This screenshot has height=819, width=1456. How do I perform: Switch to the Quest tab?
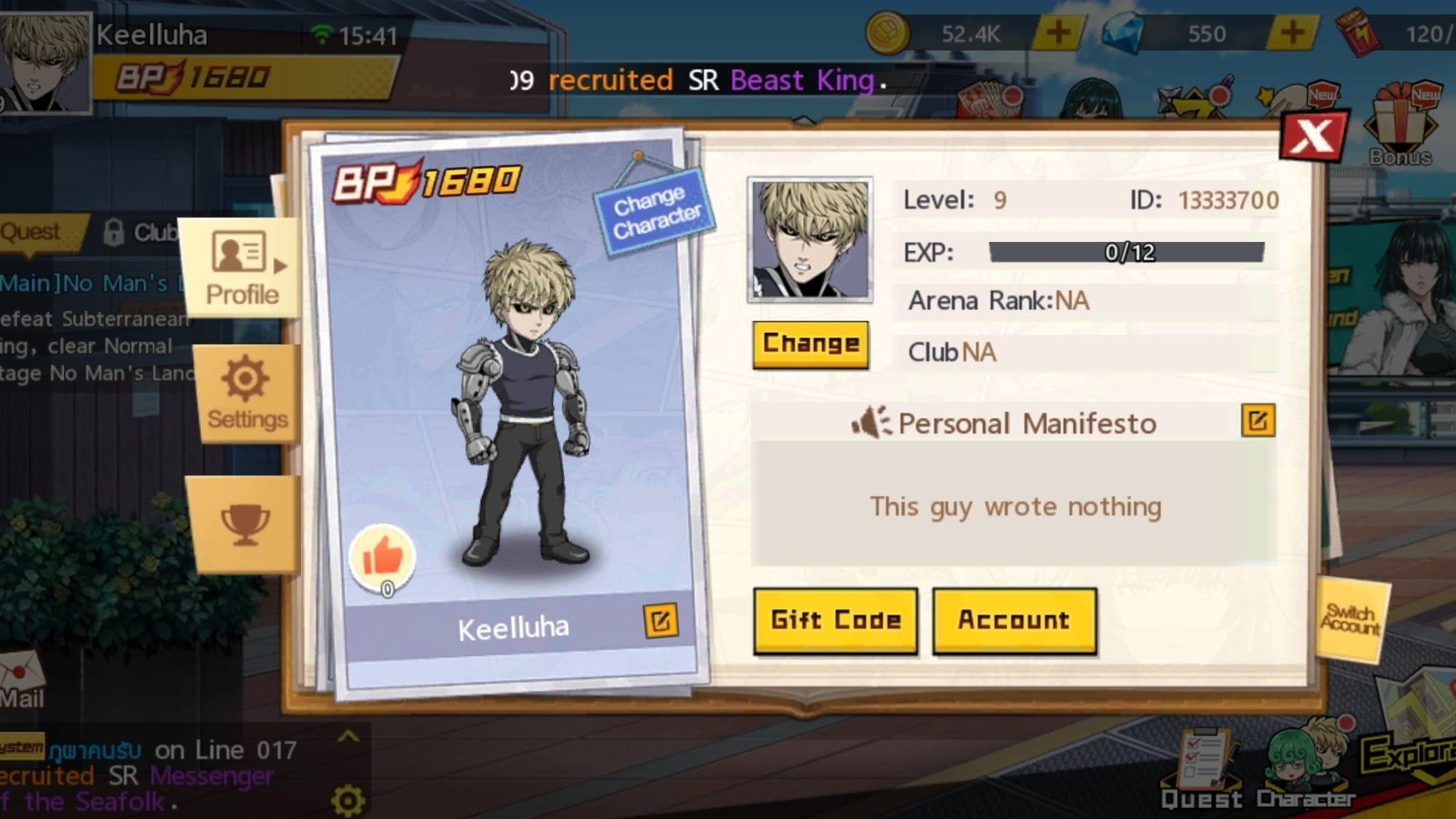click(30, 231)
